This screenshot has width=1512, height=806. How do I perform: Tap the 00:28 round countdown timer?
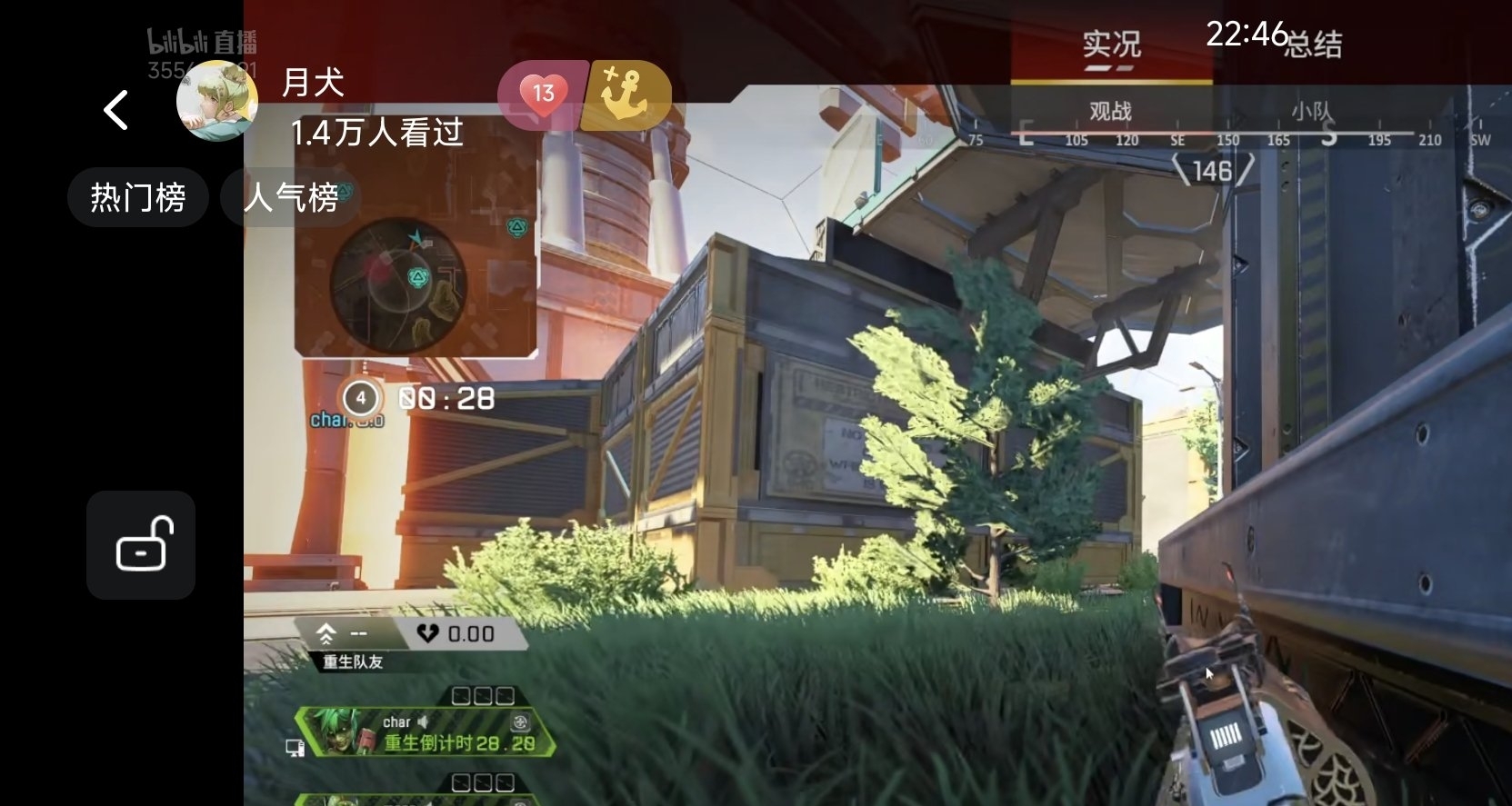coord(446,396)
